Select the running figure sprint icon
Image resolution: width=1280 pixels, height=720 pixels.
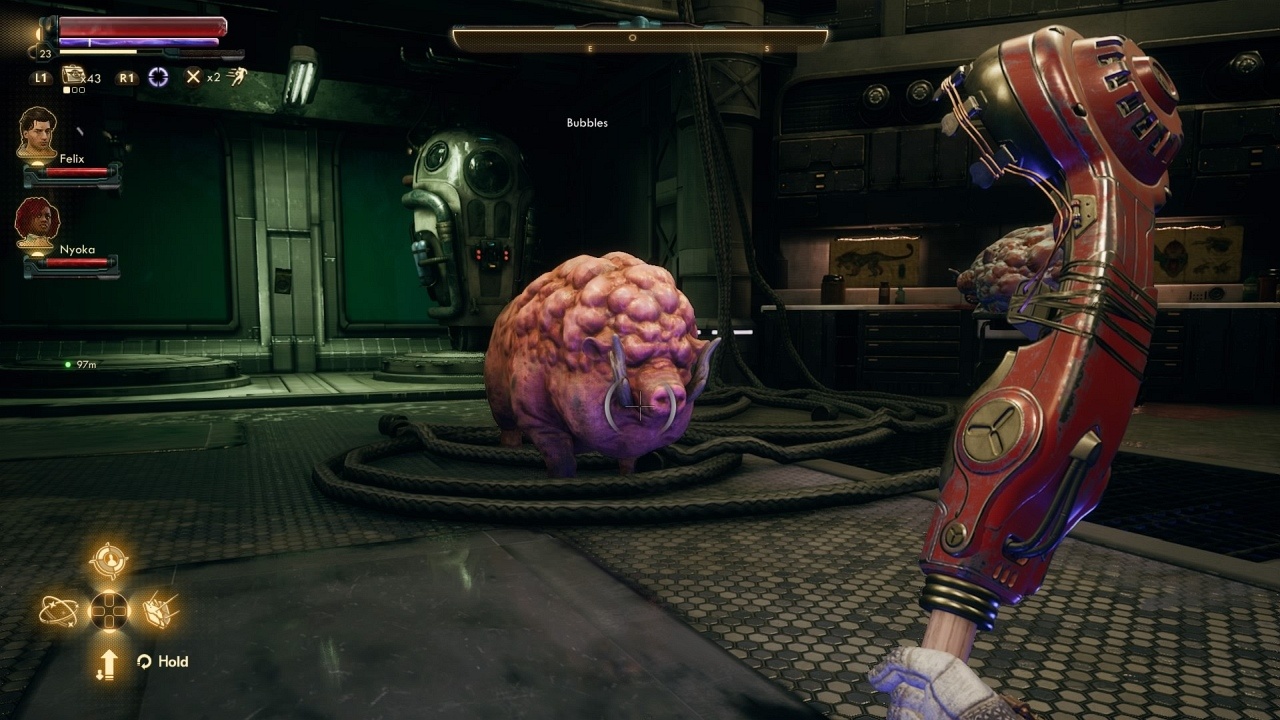238,77
